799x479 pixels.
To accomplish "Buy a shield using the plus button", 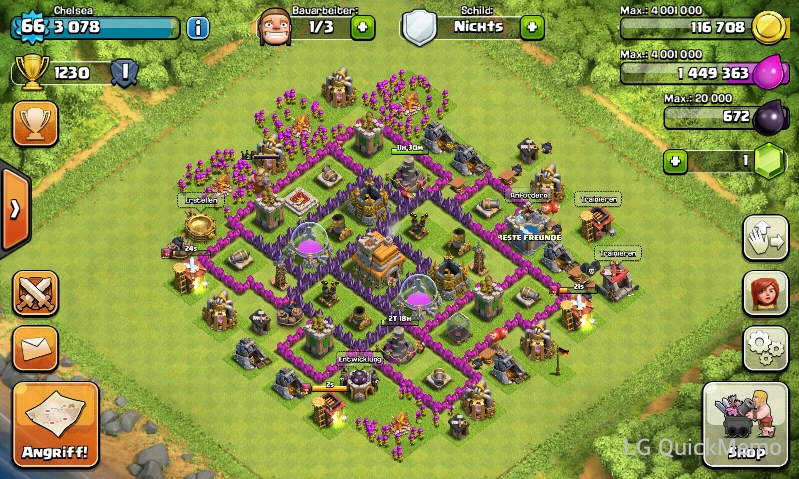I will (532, 27).
